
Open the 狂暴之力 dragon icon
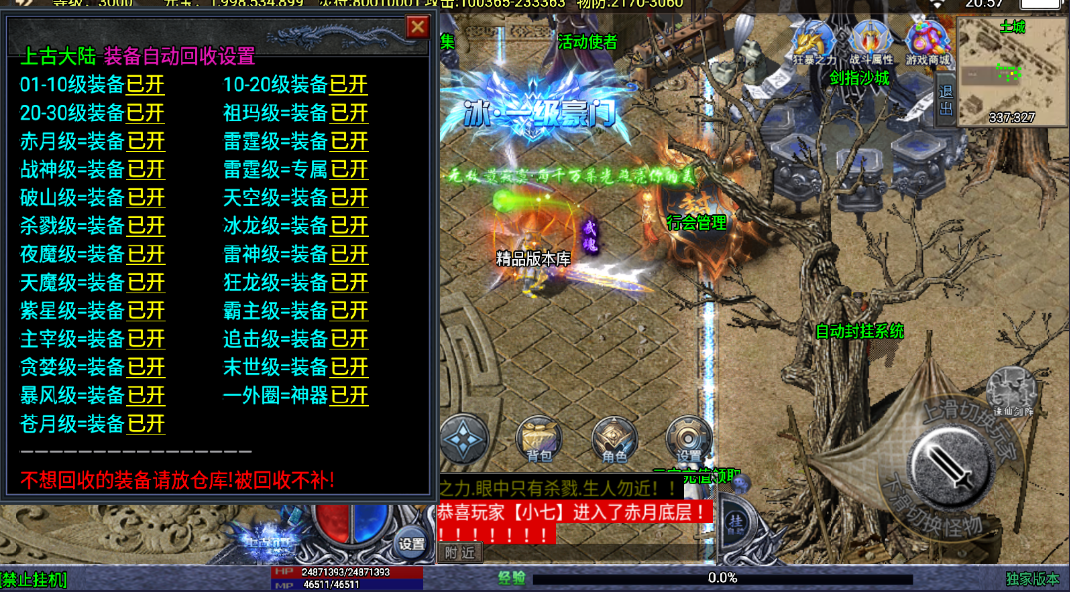813,44
